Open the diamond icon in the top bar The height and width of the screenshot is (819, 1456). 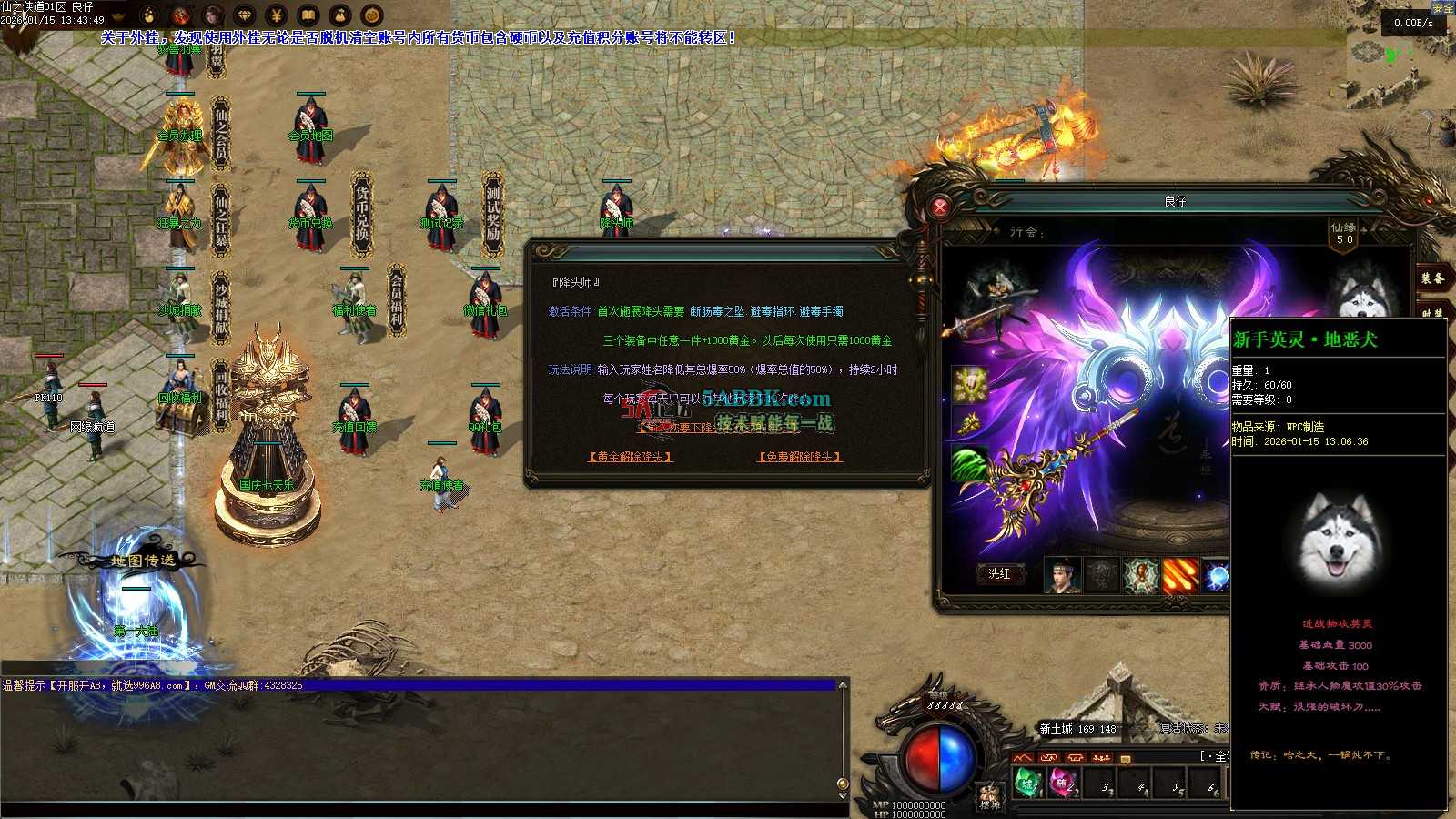click(x=245, y=15)
